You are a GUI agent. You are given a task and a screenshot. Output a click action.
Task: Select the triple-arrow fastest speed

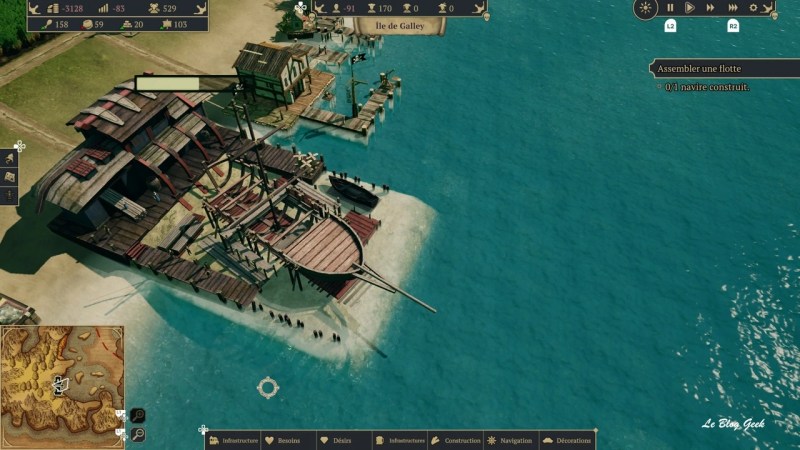732,8
